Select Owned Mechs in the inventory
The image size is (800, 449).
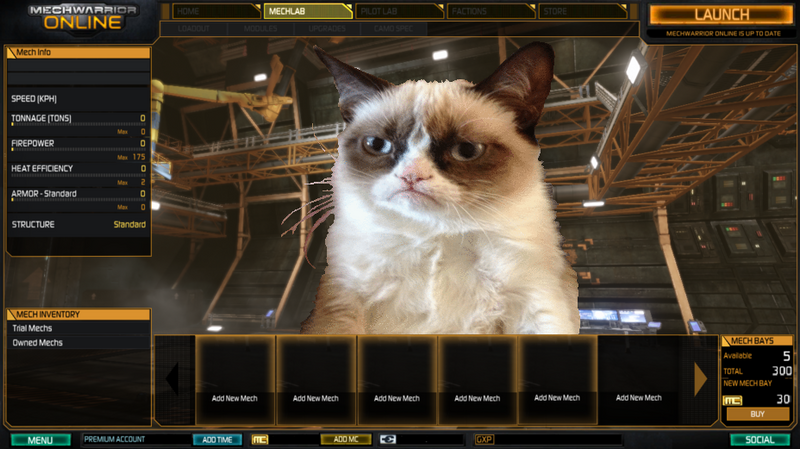tap(38, 342)
